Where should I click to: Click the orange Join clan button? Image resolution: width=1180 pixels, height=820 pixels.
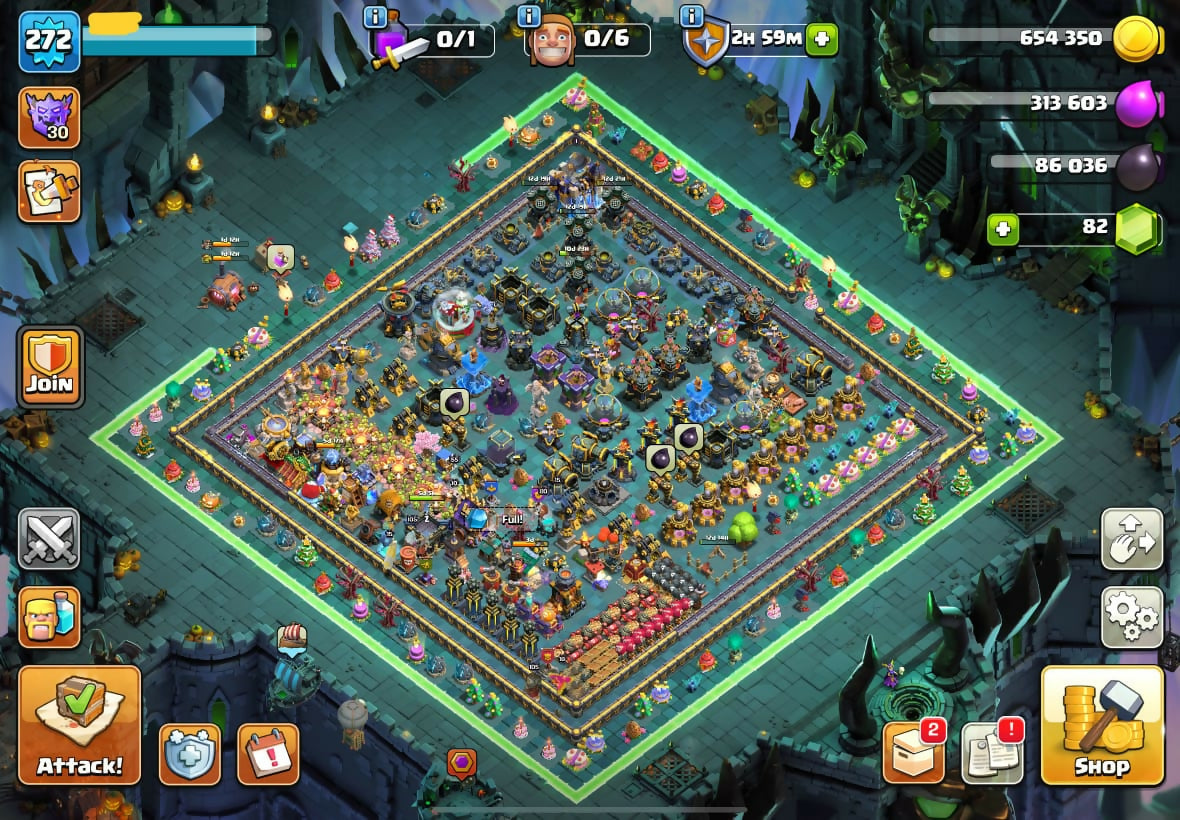point(50,366)
